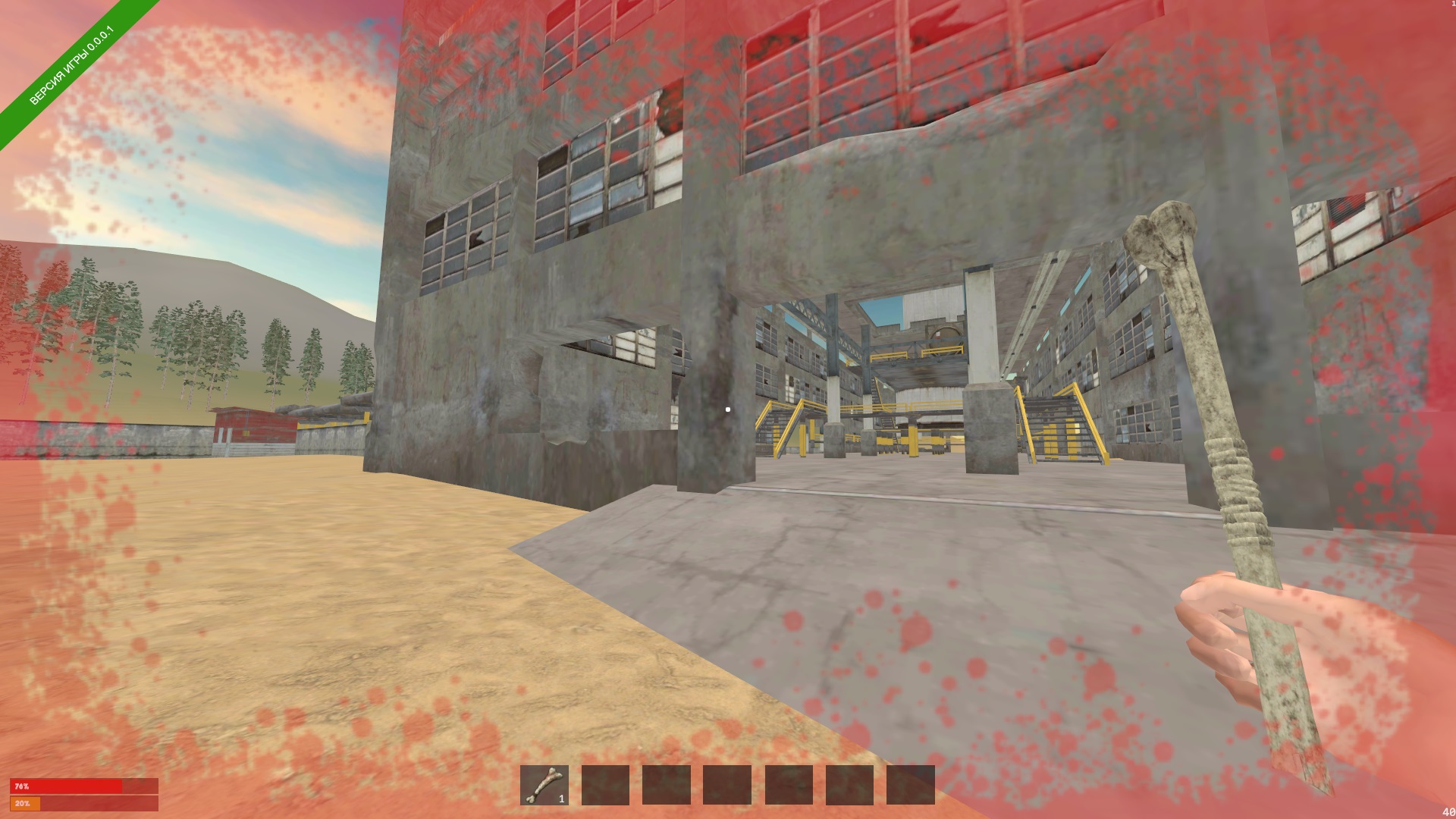Image resolution: width=1456 pixels, height=819 pixels.
Task: Click the number in the bottom-right corner
Action: pyautogui.click(x=1447, y=812)
